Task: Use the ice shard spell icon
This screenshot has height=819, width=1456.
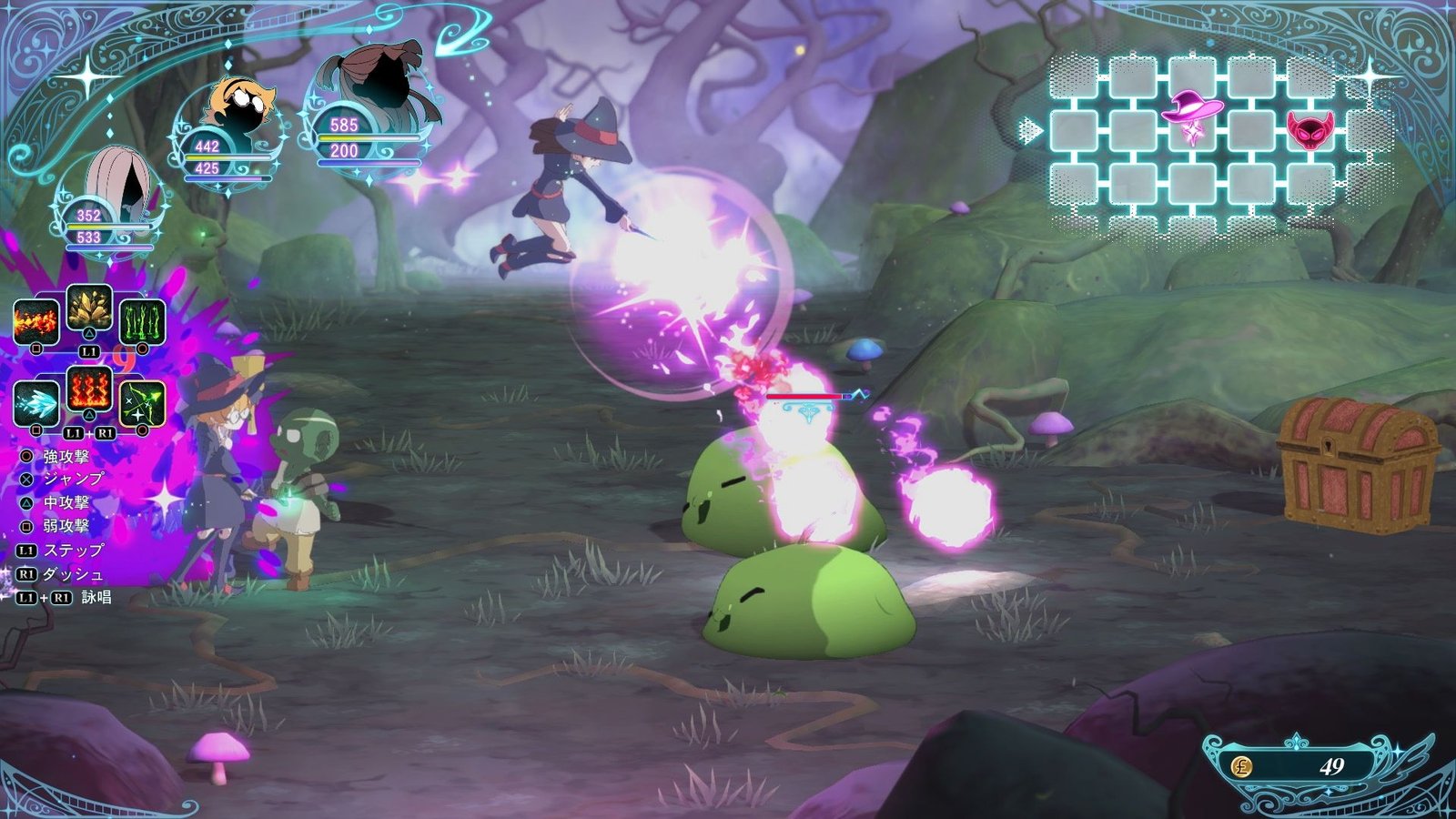Action: (x=36, y=403)
